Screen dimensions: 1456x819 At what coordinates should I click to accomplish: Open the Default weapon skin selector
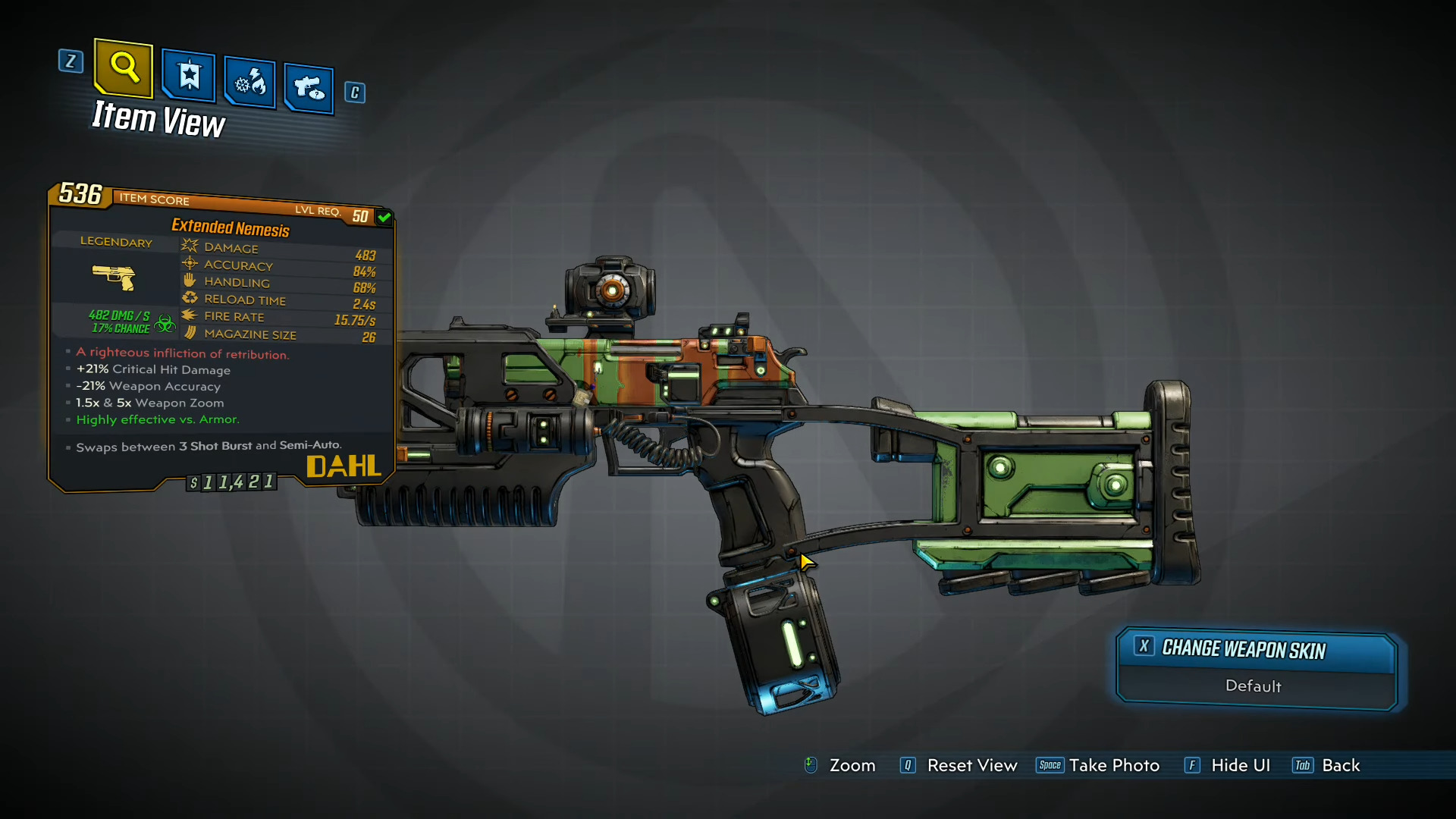coord(1254,686)
